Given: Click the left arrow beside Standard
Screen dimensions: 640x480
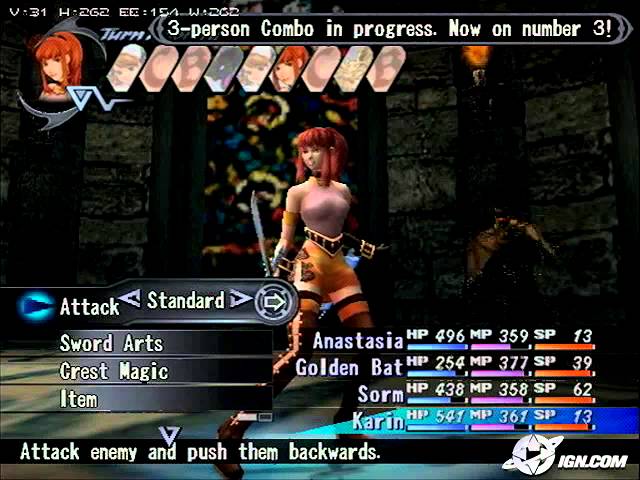Looking at the screenshot, I should pos(131,297).
